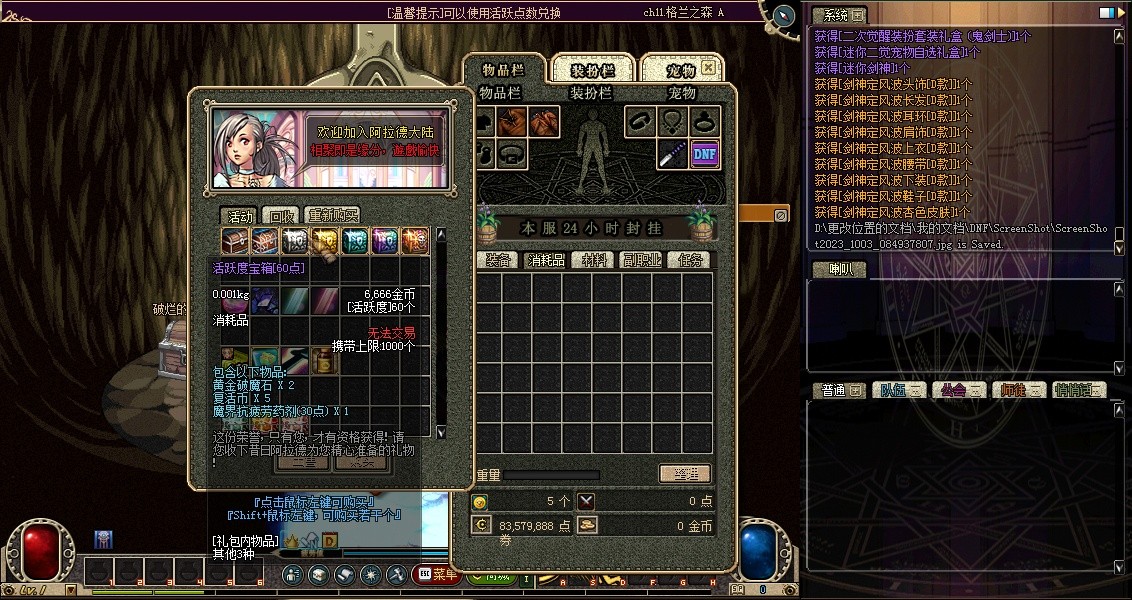
Task: Open the shop's 回收 tab
Action: pos(281,215)
